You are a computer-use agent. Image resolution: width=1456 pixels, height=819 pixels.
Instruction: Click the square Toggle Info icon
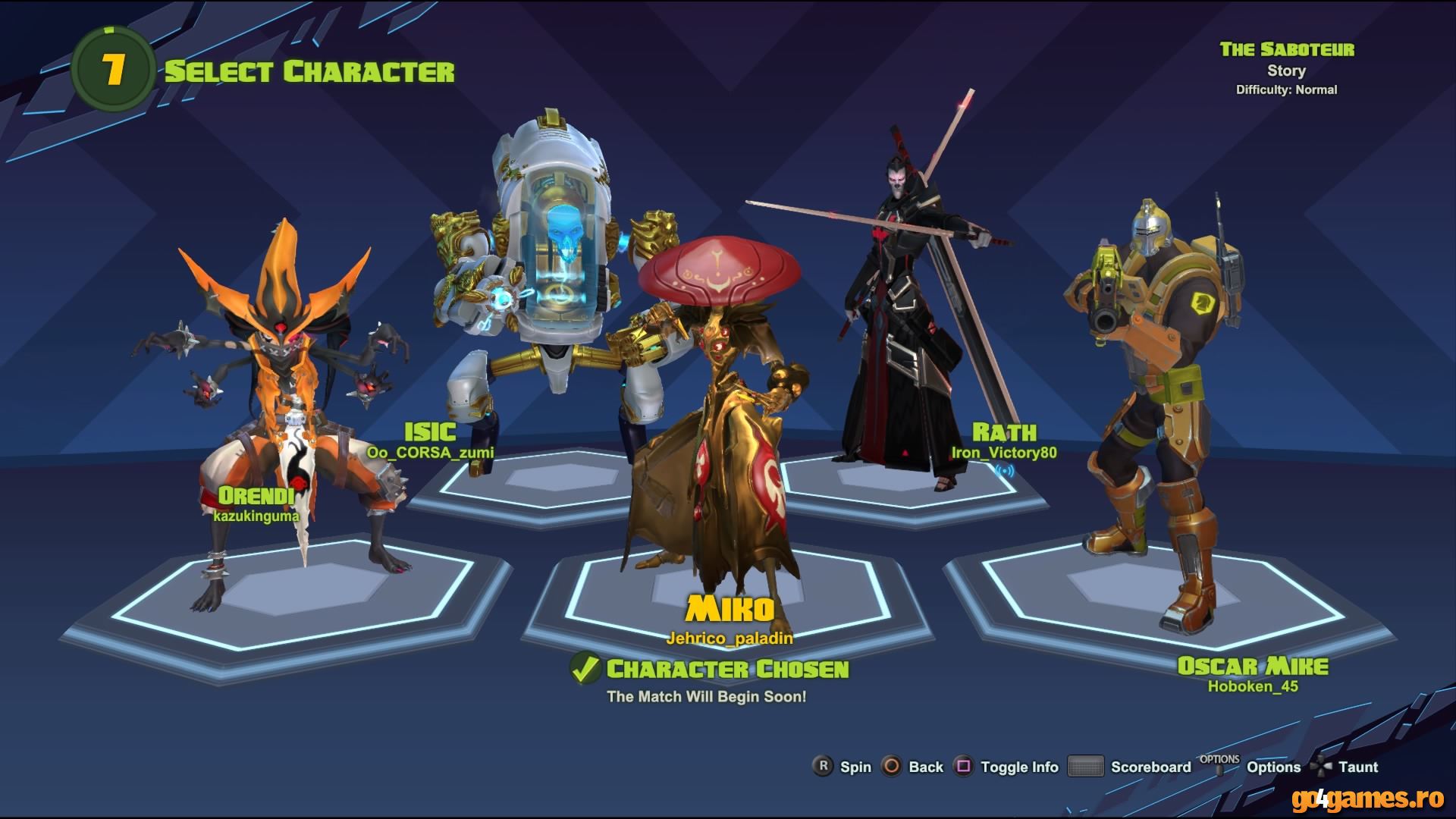tap(965, 767)
